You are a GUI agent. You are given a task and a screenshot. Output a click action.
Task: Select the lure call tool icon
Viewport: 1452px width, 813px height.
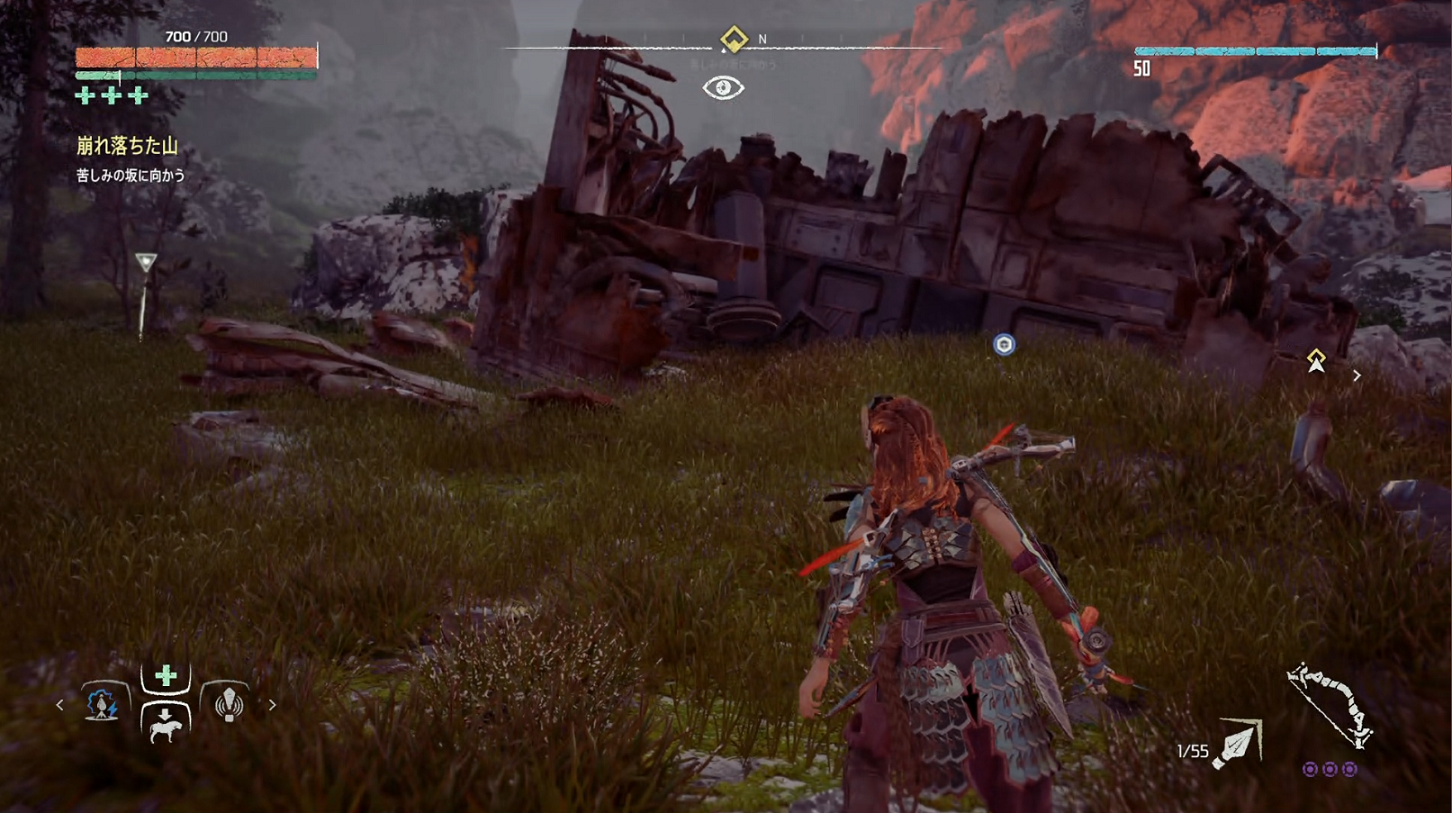point(229,703)
